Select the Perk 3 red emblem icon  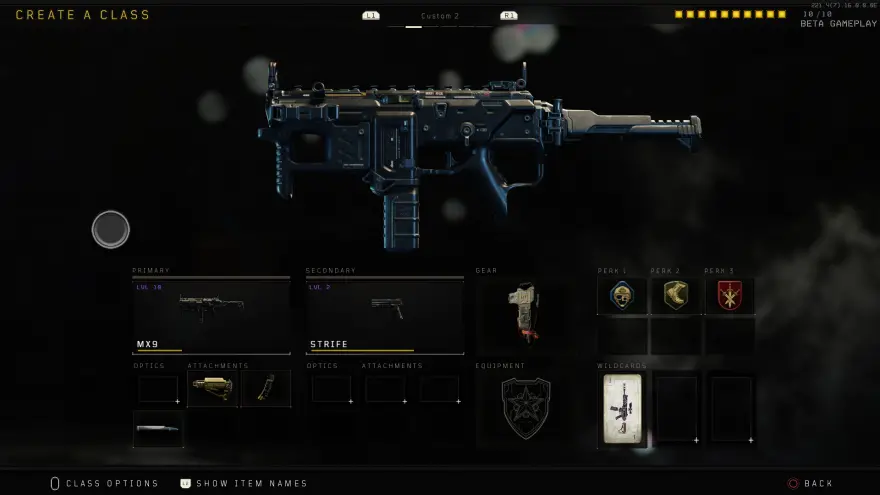coord(730,295)
